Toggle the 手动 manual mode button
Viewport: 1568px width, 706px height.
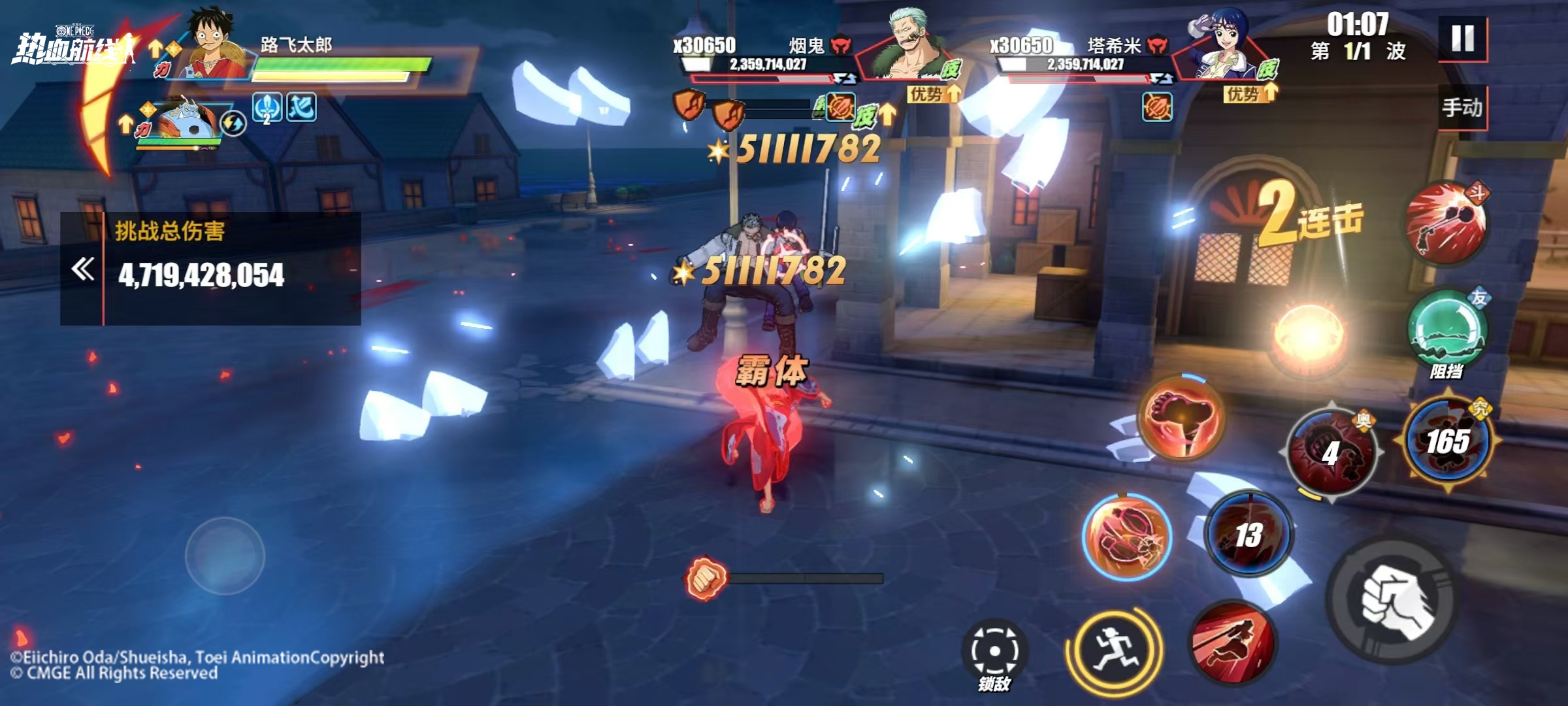click(x=1462, y=107)
